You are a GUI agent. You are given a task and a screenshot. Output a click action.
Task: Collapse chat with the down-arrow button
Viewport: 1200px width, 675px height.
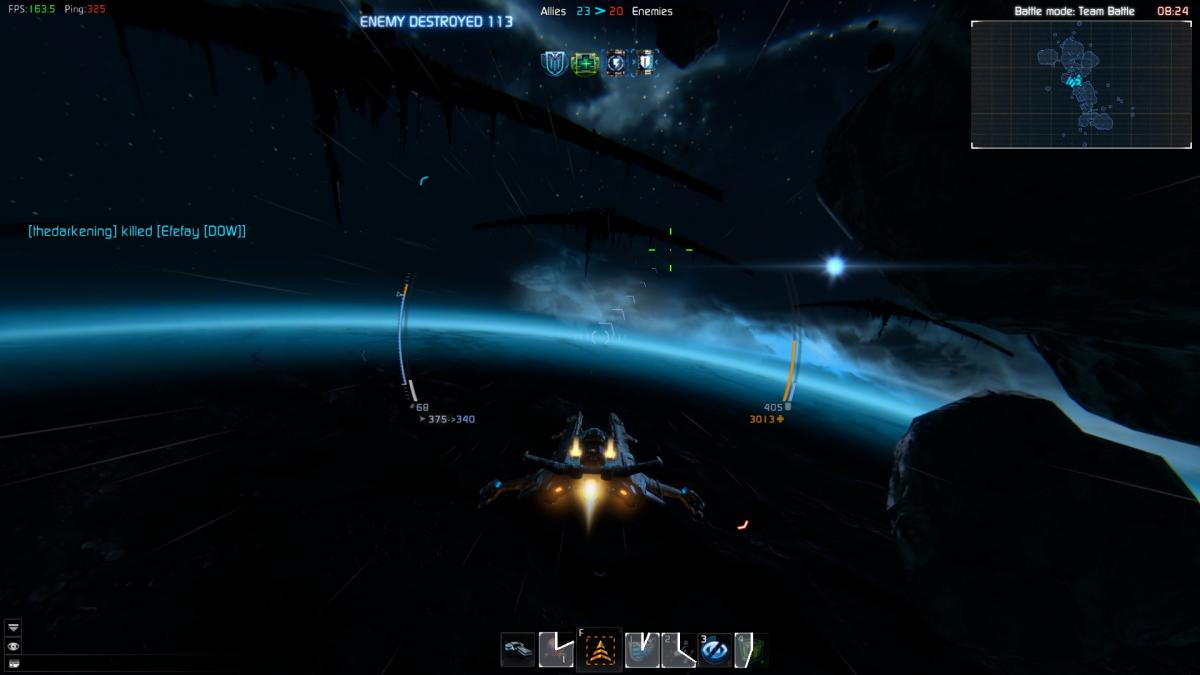tap(13, 627)
